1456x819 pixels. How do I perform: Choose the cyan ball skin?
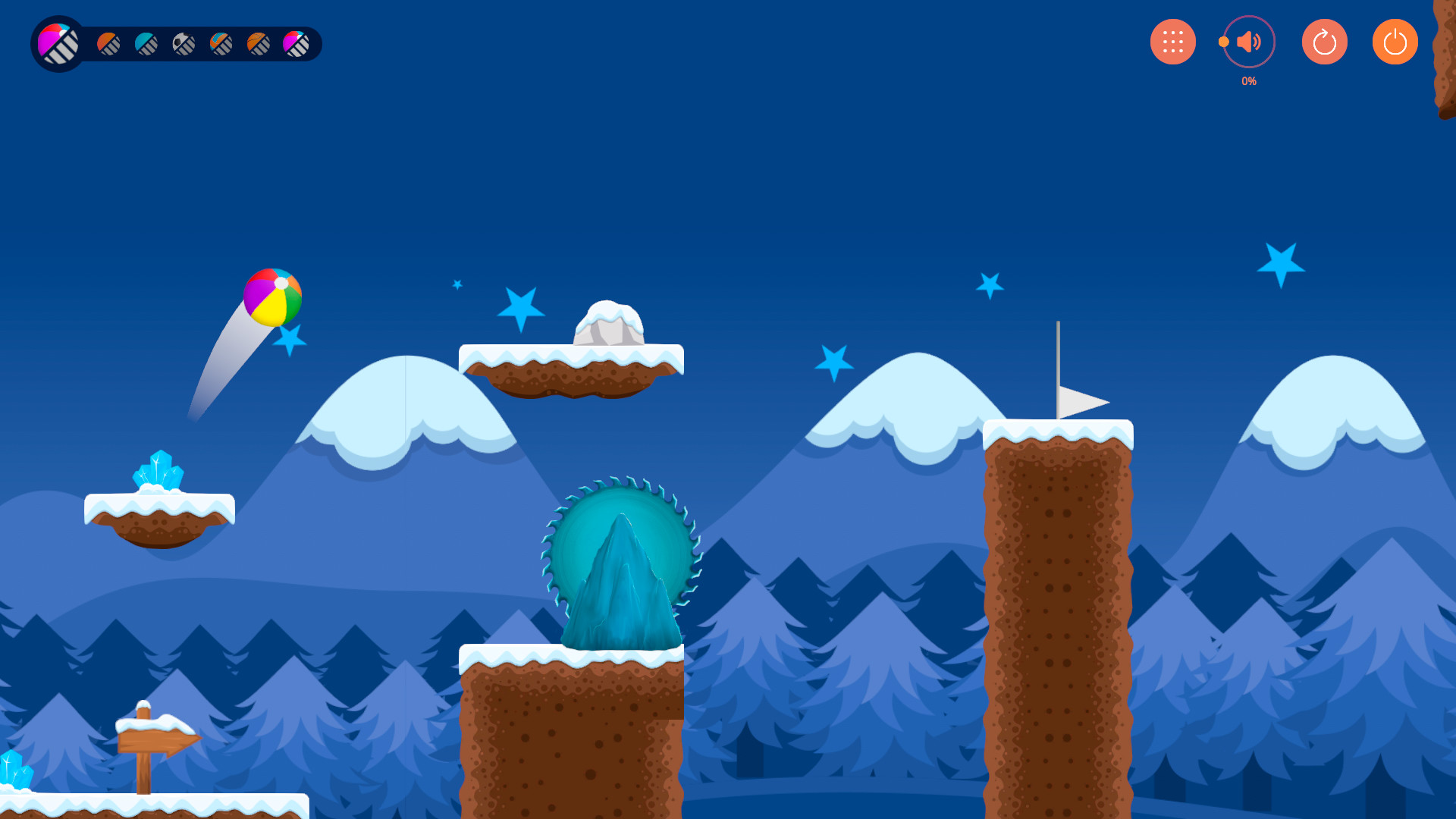146,43
